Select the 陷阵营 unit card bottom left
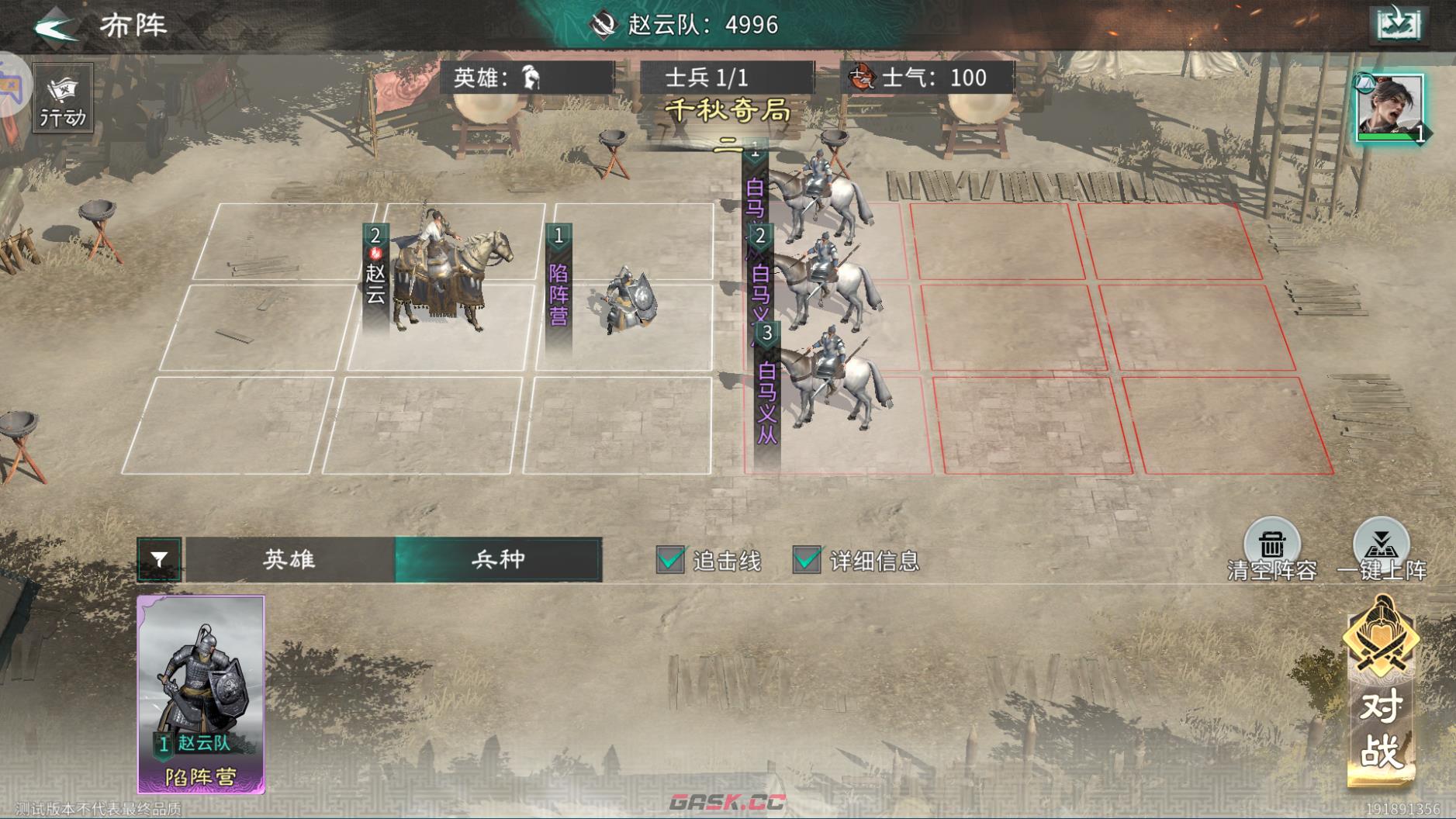This screenshot has width=1456, height=819. 202,690
